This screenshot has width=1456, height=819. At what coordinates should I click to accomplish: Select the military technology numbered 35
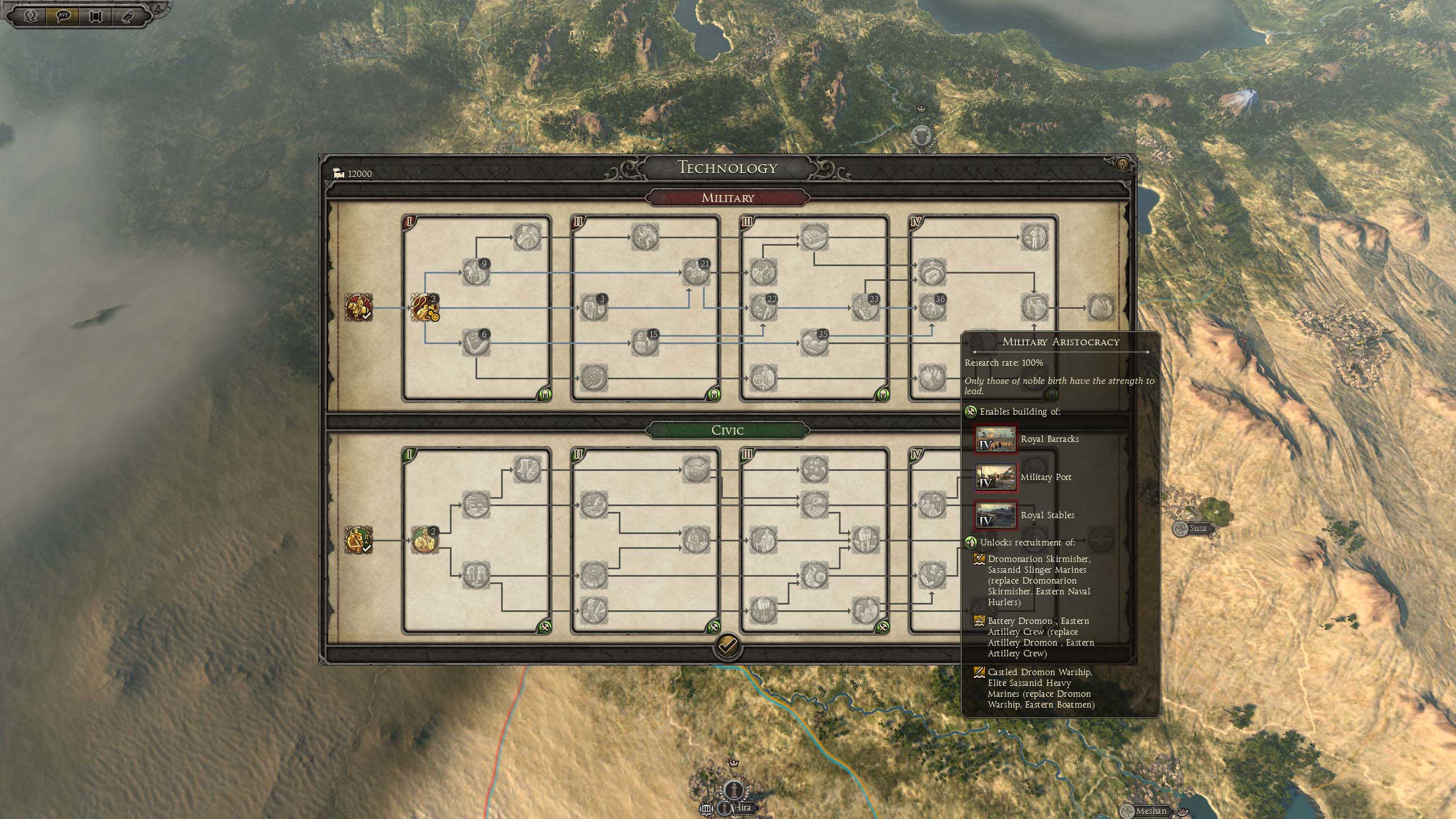[x=813, y=343]
